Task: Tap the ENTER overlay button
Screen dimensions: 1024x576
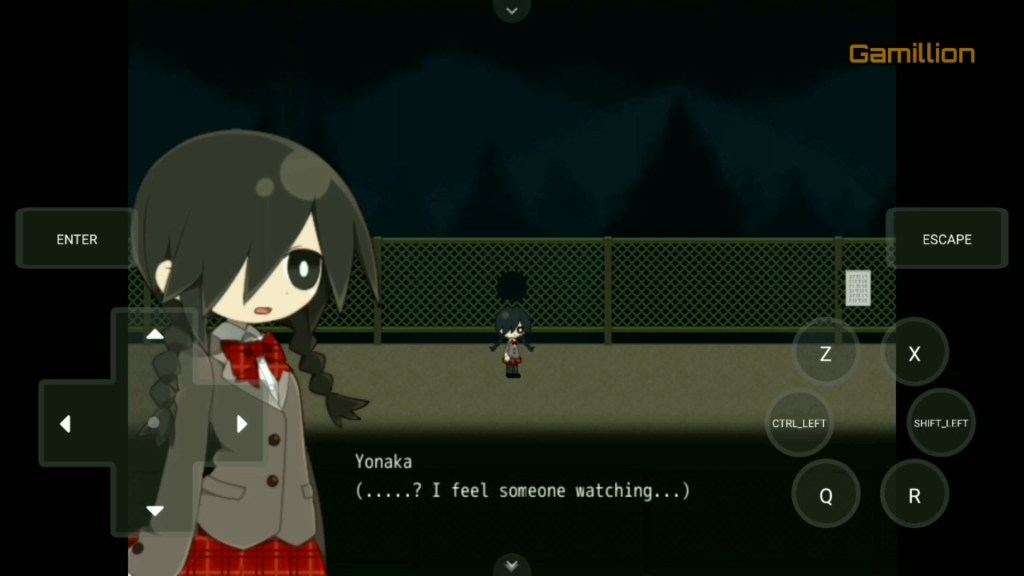Action: click(77, 239)
